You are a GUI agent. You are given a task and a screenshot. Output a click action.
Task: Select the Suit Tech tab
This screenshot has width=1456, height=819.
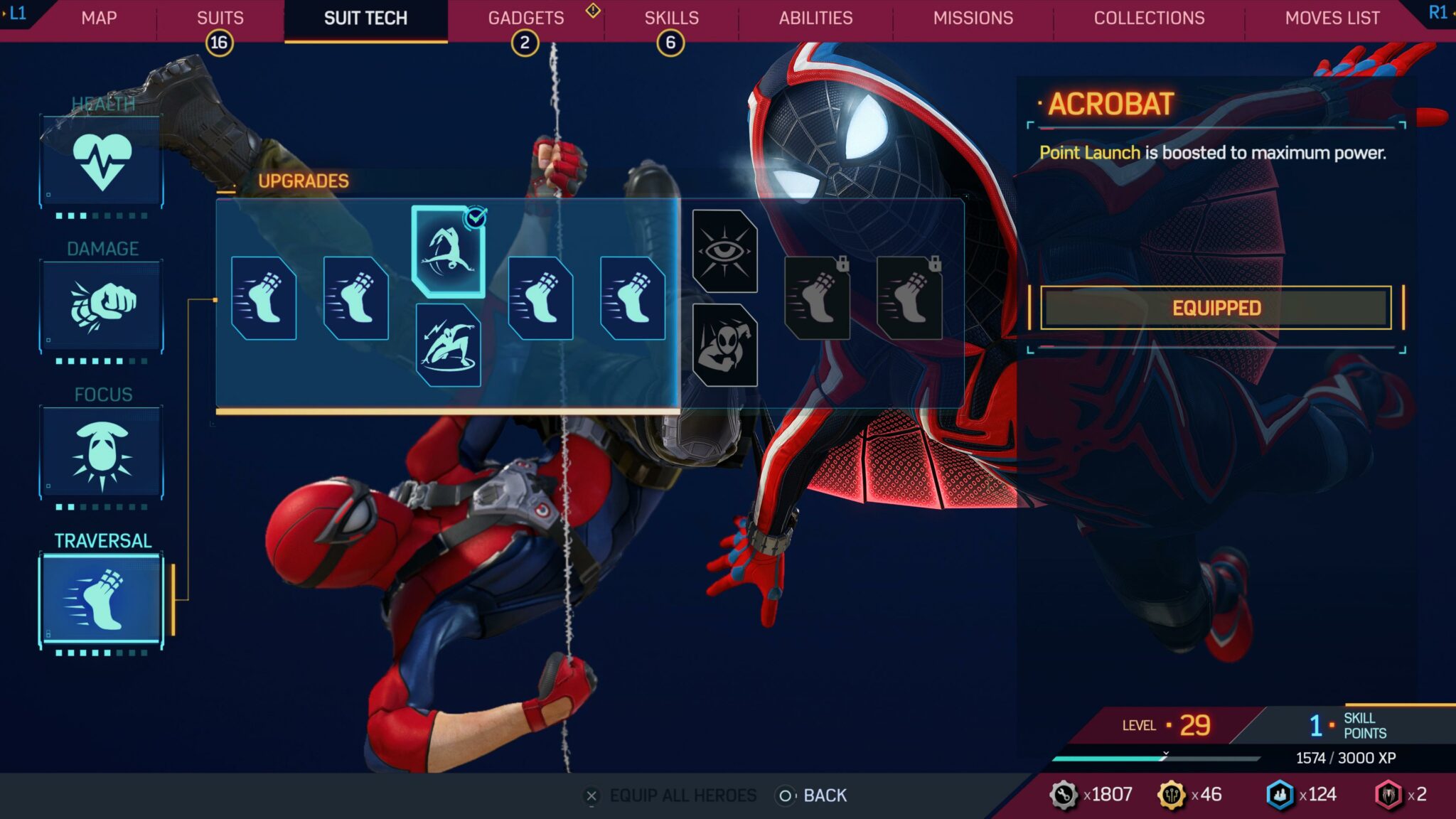coord(365,18)
